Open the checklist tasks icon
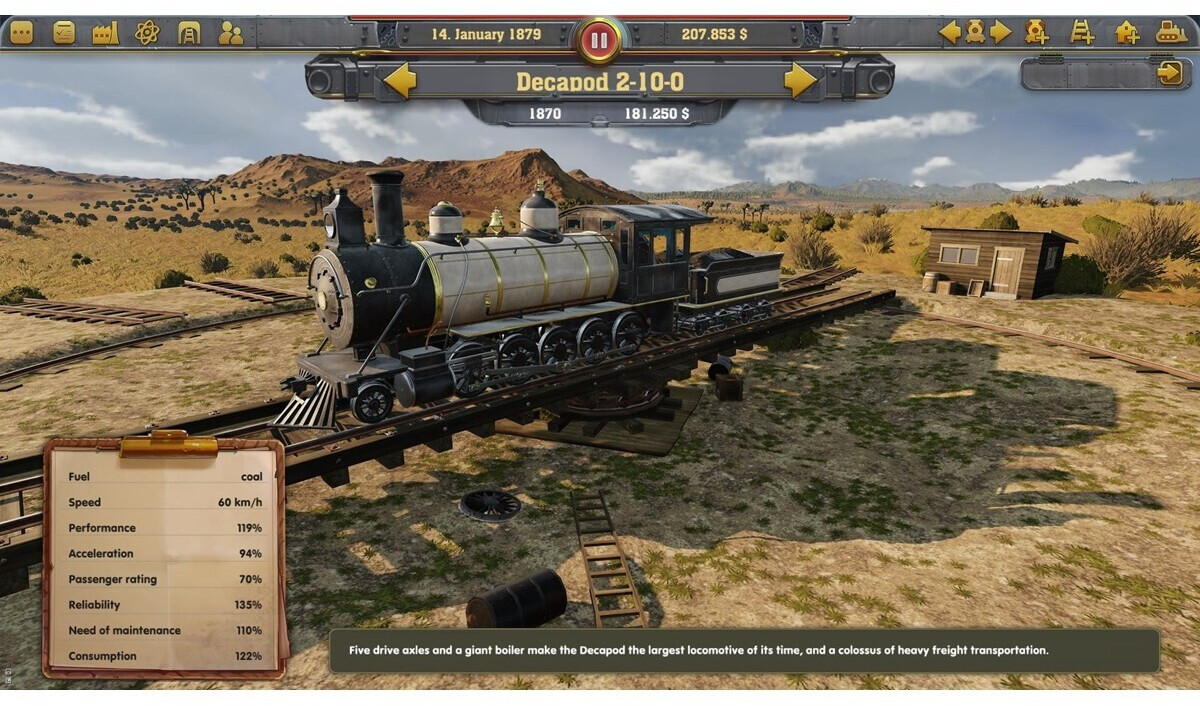Image resolution: width=1200 pixels, height=706 pixels. 64,33
